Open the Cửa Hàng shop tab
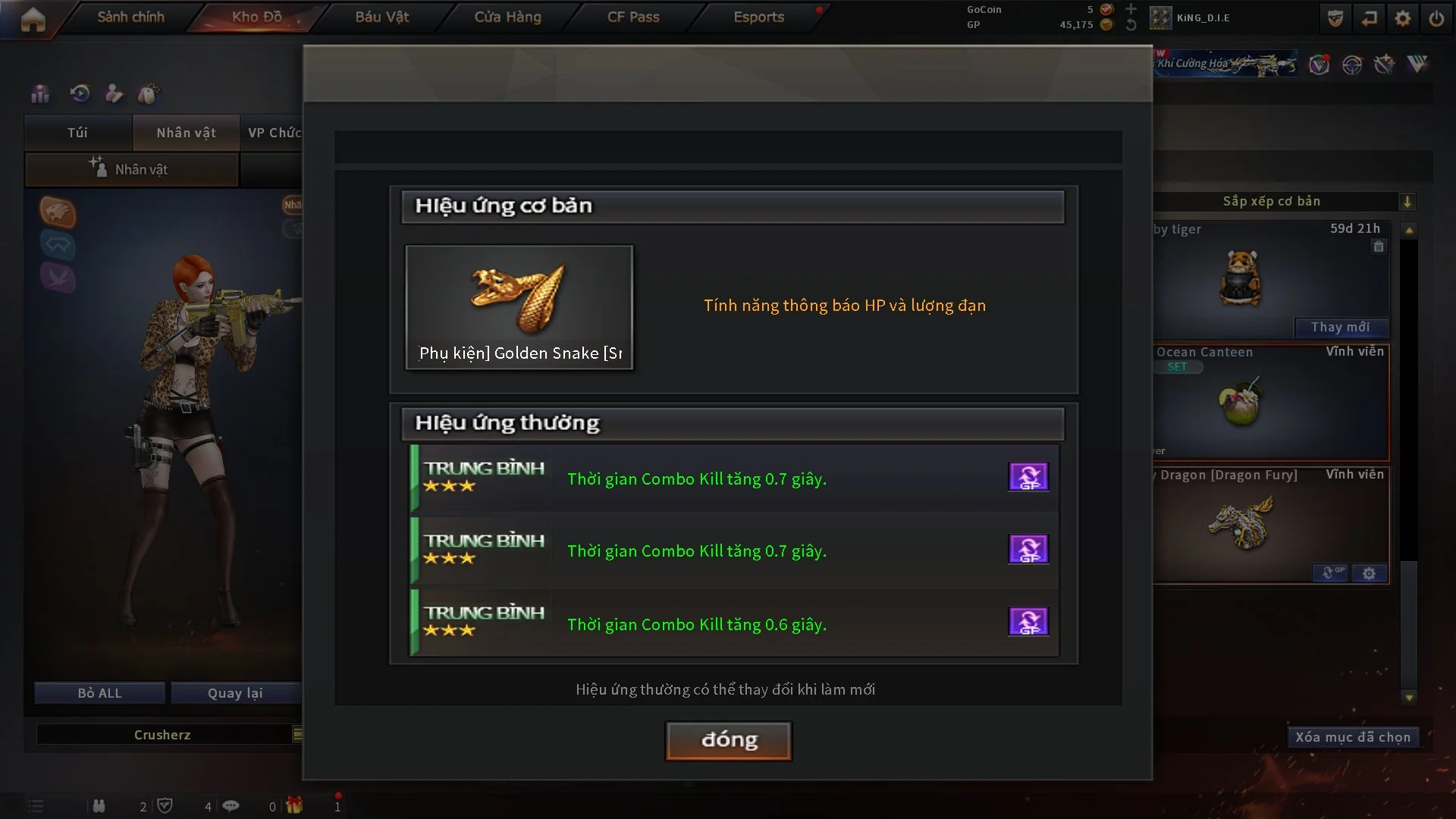Screen dimensions: 1456x819 point(507,17)
